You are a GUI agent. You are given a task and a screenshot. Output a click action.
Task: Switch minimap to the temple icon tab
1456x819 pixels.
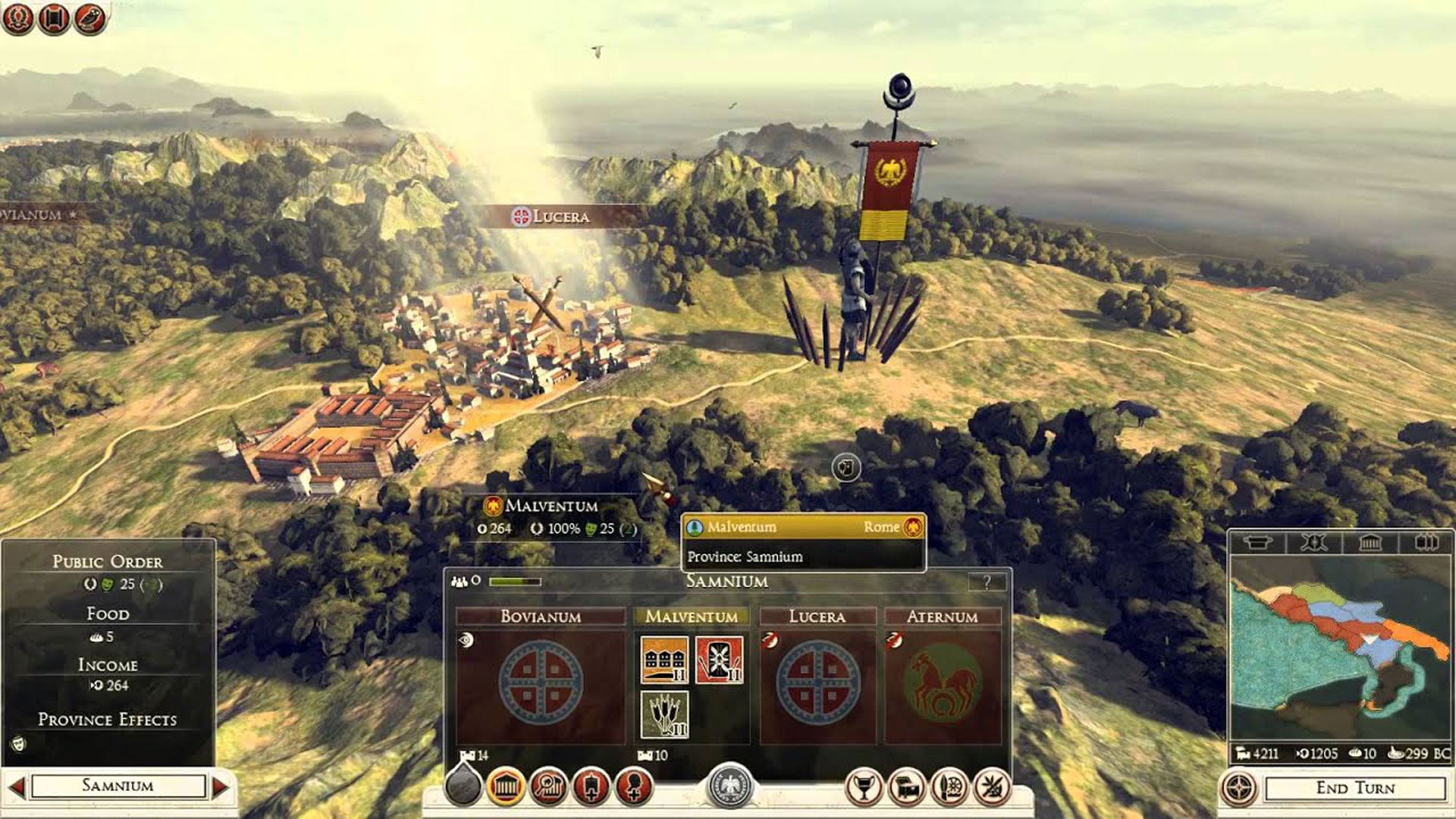(1370, 542)
